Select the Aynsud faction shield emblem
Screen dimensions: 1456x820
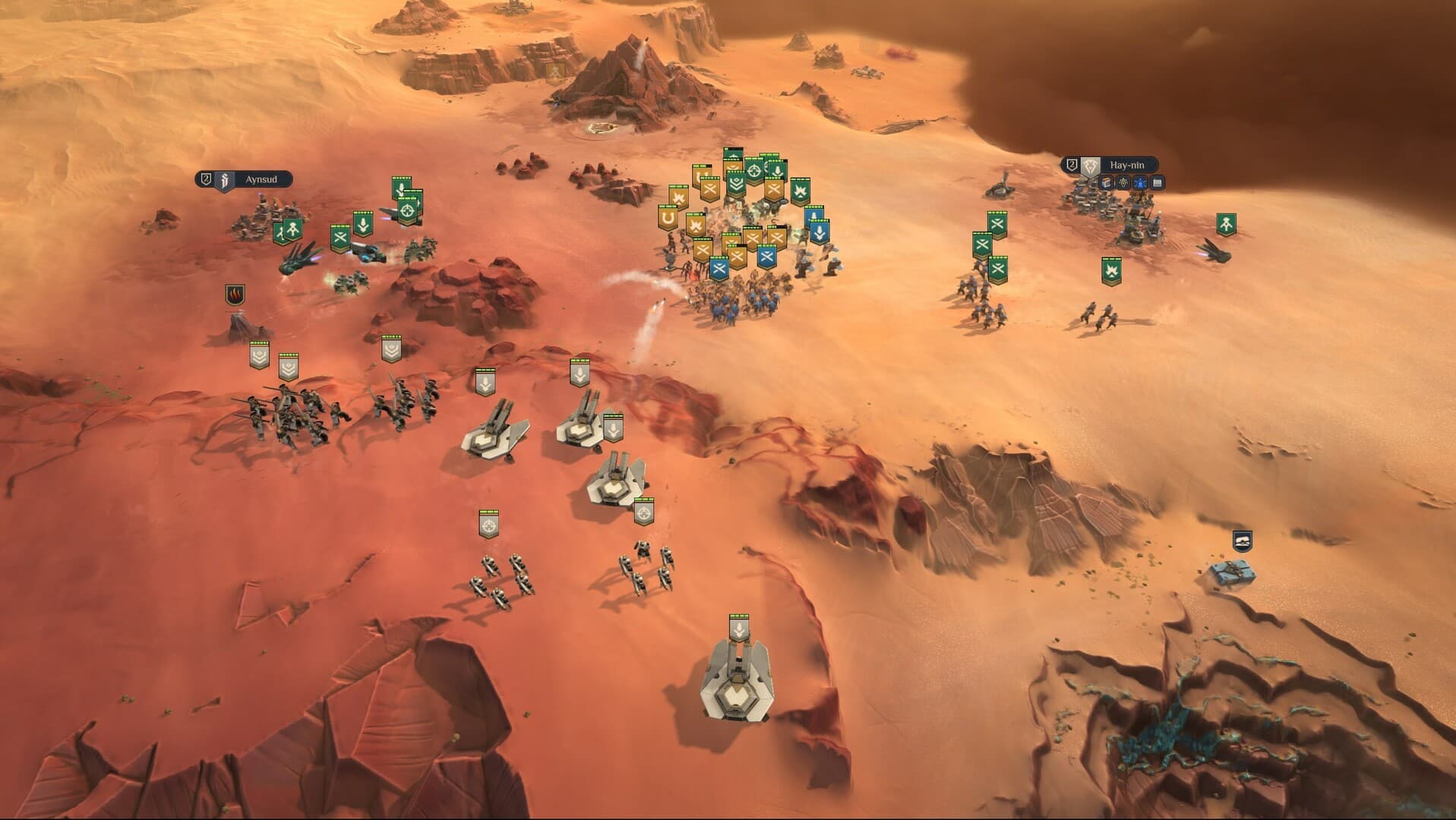225,181
